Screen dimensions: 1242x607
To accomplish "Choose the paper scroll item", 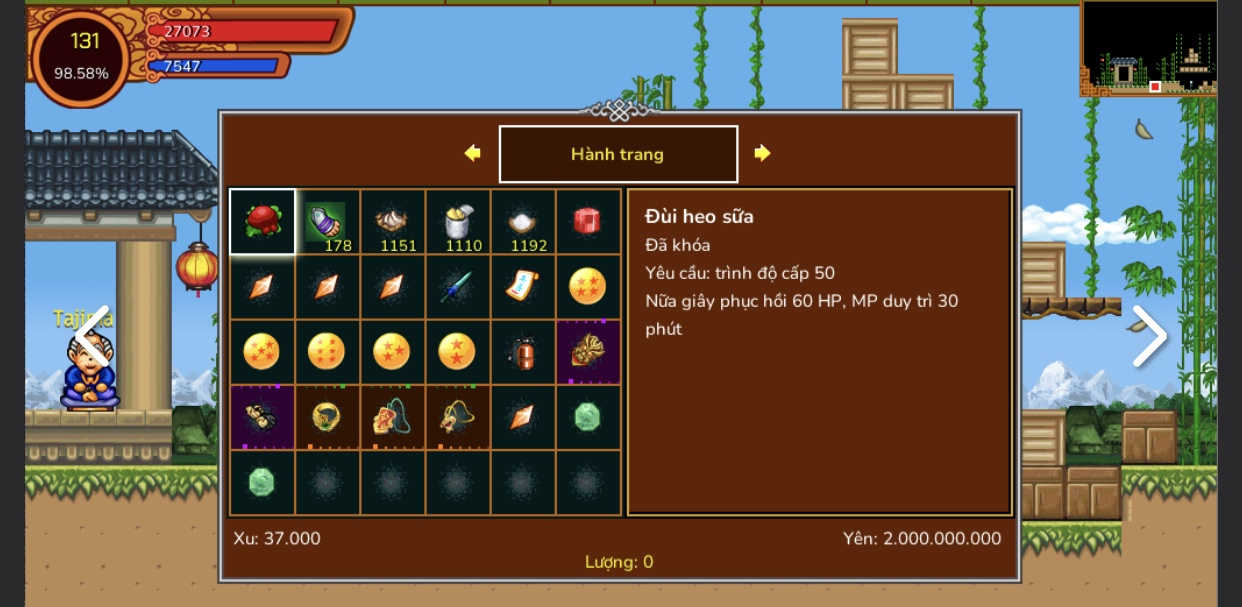I will [x=522, y=287].
